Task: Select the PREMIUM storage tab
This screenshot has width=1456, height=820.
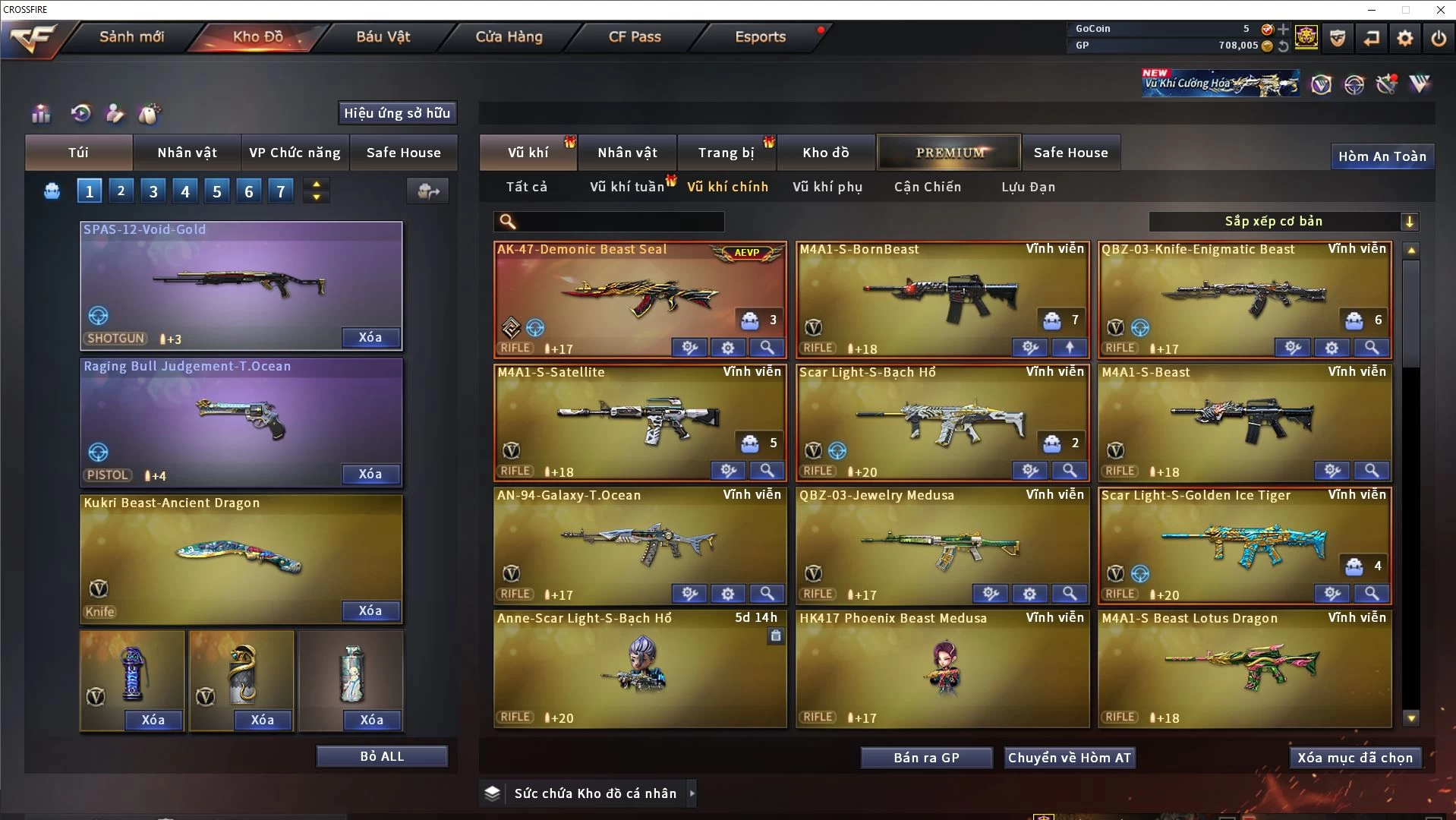Action: coord(950,153)
